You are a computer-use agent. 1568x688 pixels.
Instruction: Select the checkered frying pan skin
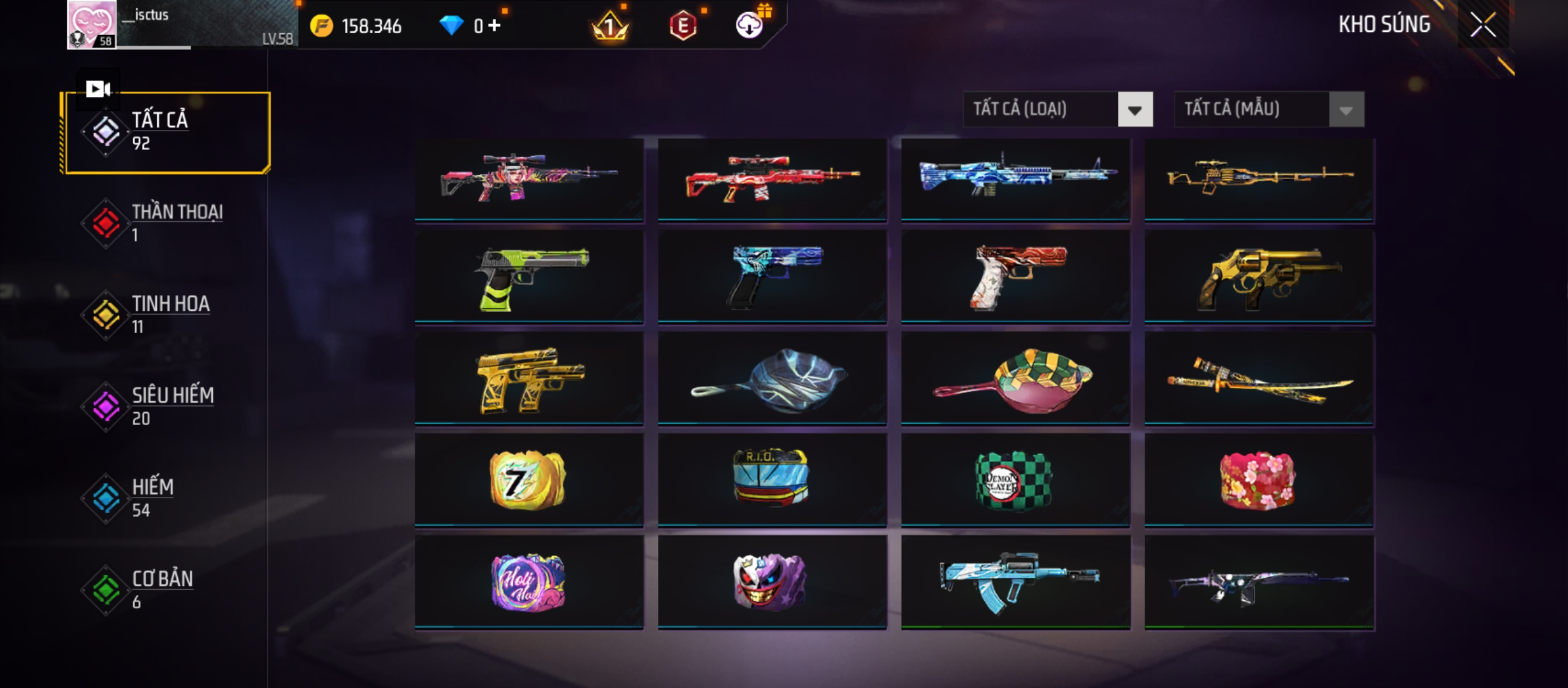tap(1015, 380)
